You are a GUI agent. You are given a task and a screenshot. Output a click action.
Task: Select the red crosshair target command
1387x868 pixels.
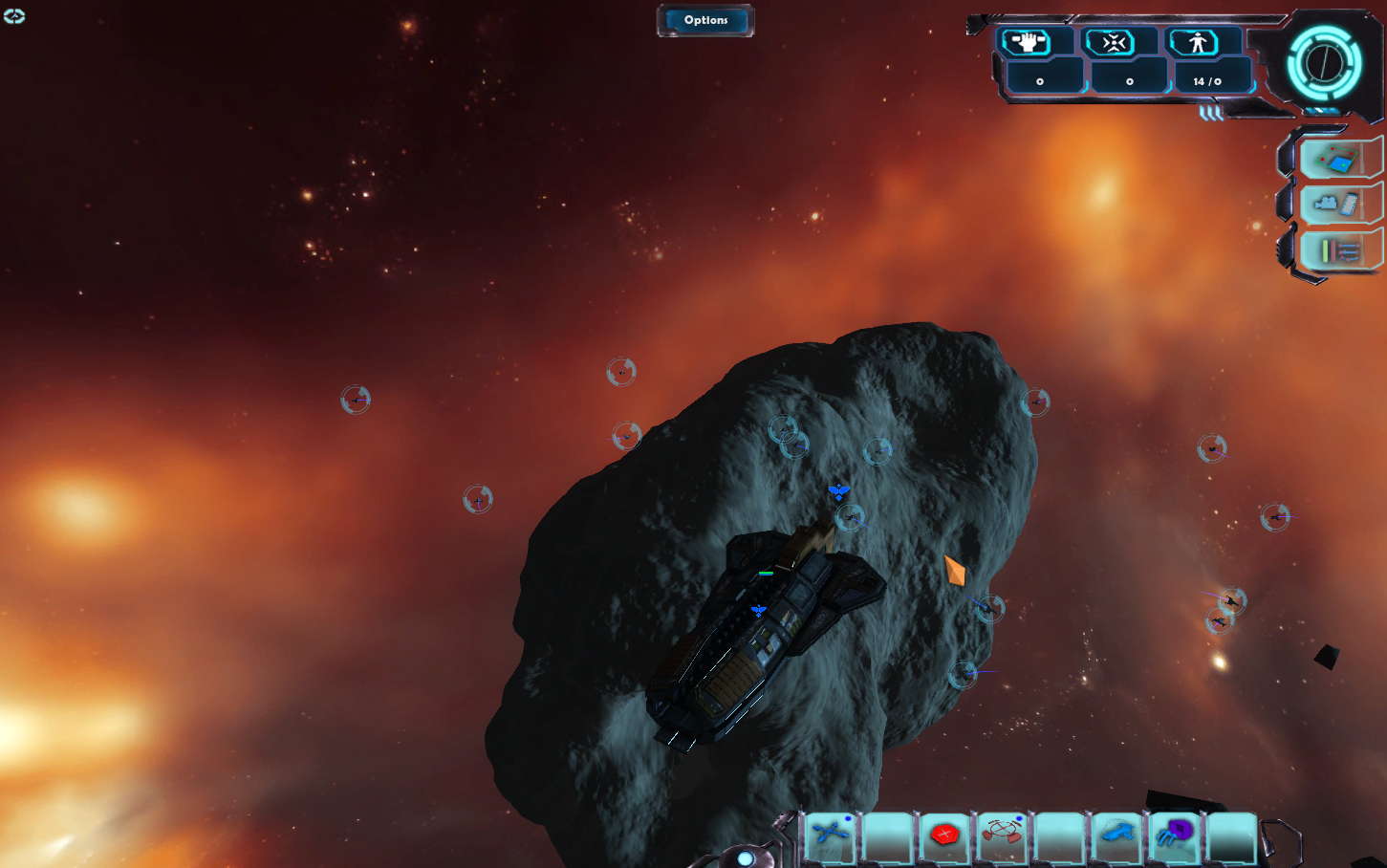tap(1002, 834)
